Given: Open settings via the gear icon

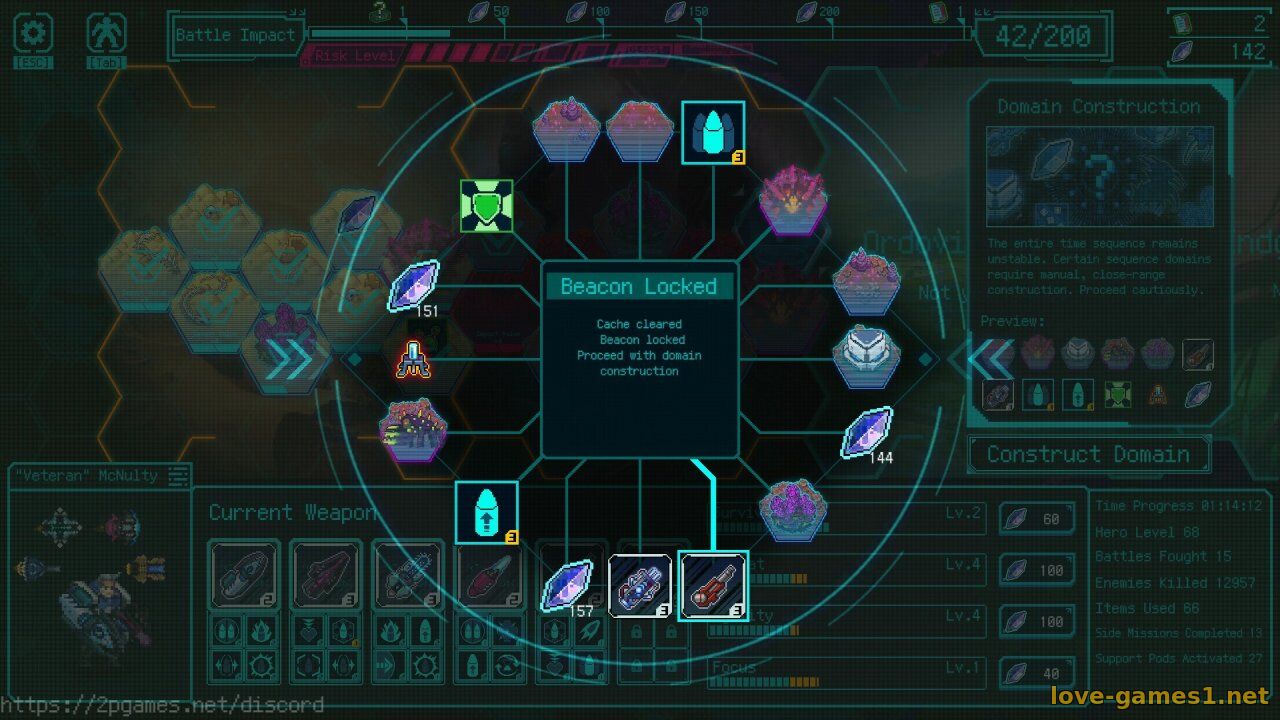Looking at the screenshot, I should [33, 35].
